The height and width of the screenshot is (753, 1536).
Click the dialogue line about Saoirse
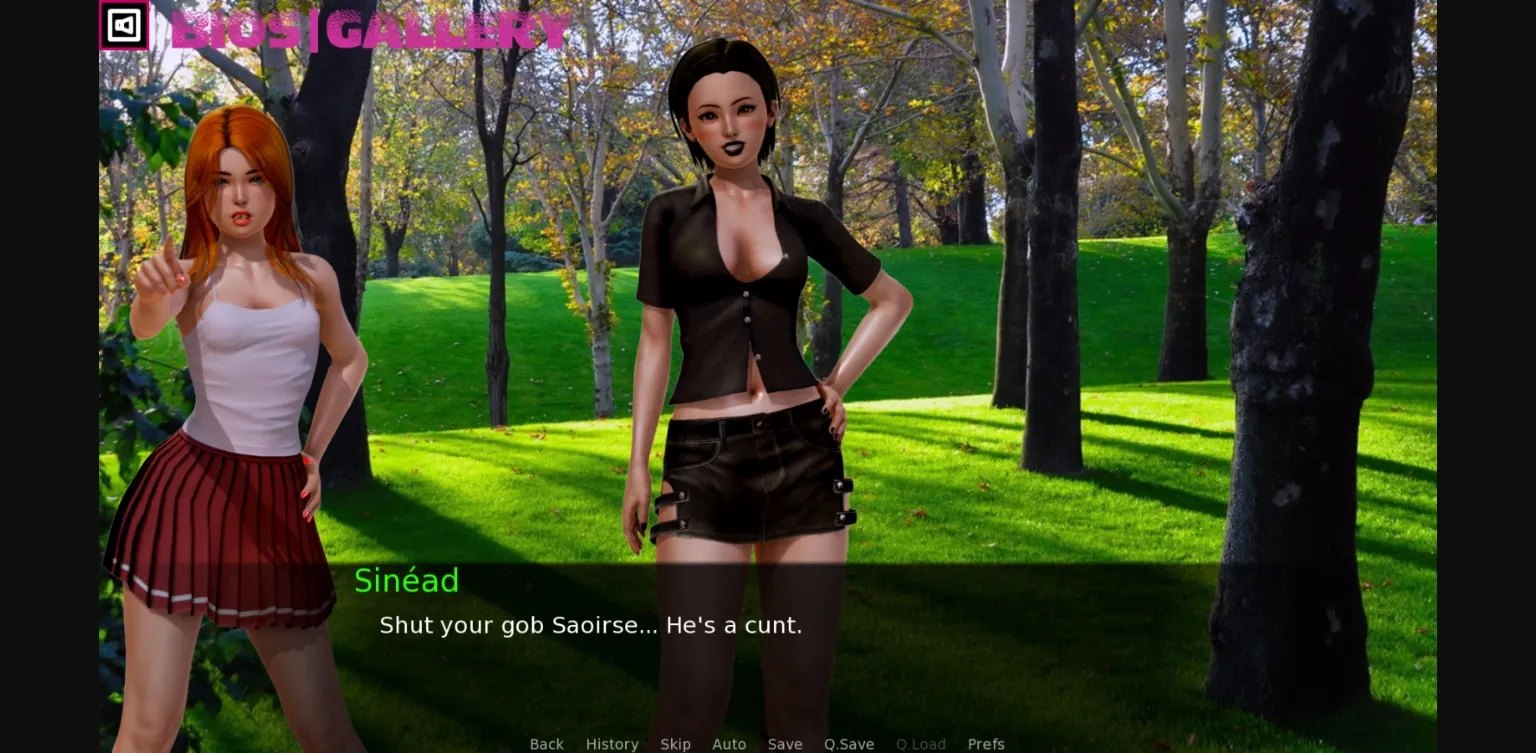[590, 625]
